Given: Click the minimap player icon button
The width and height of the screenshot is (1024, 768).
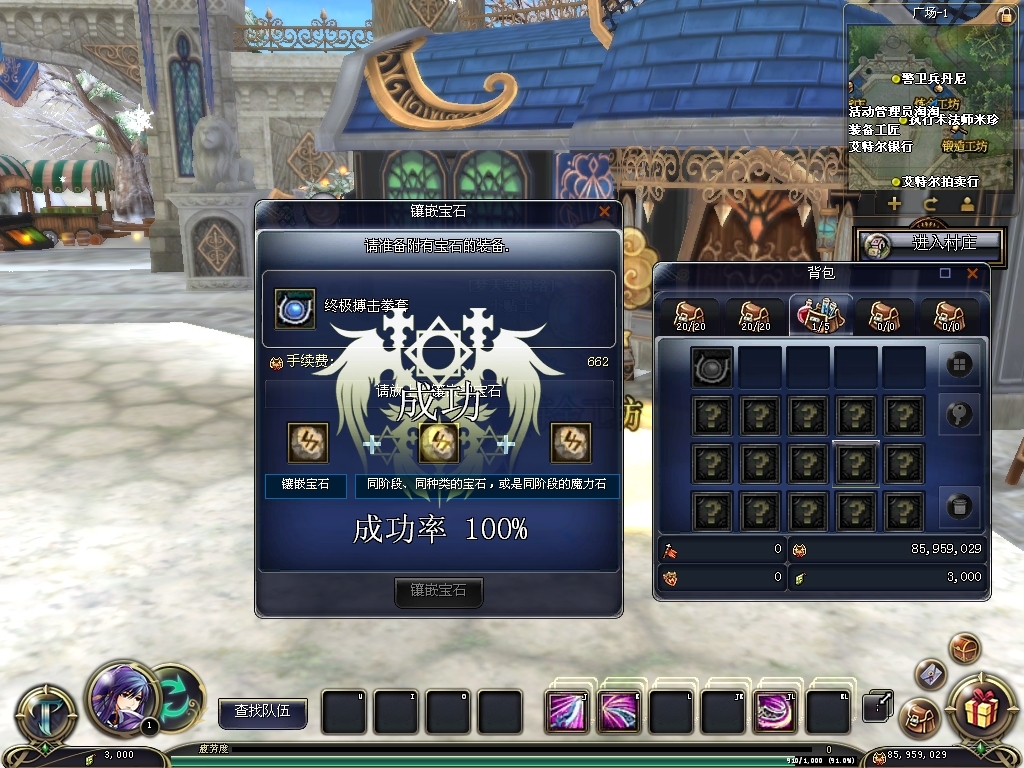Looking at the screenshot, I should tap(967, 203).
